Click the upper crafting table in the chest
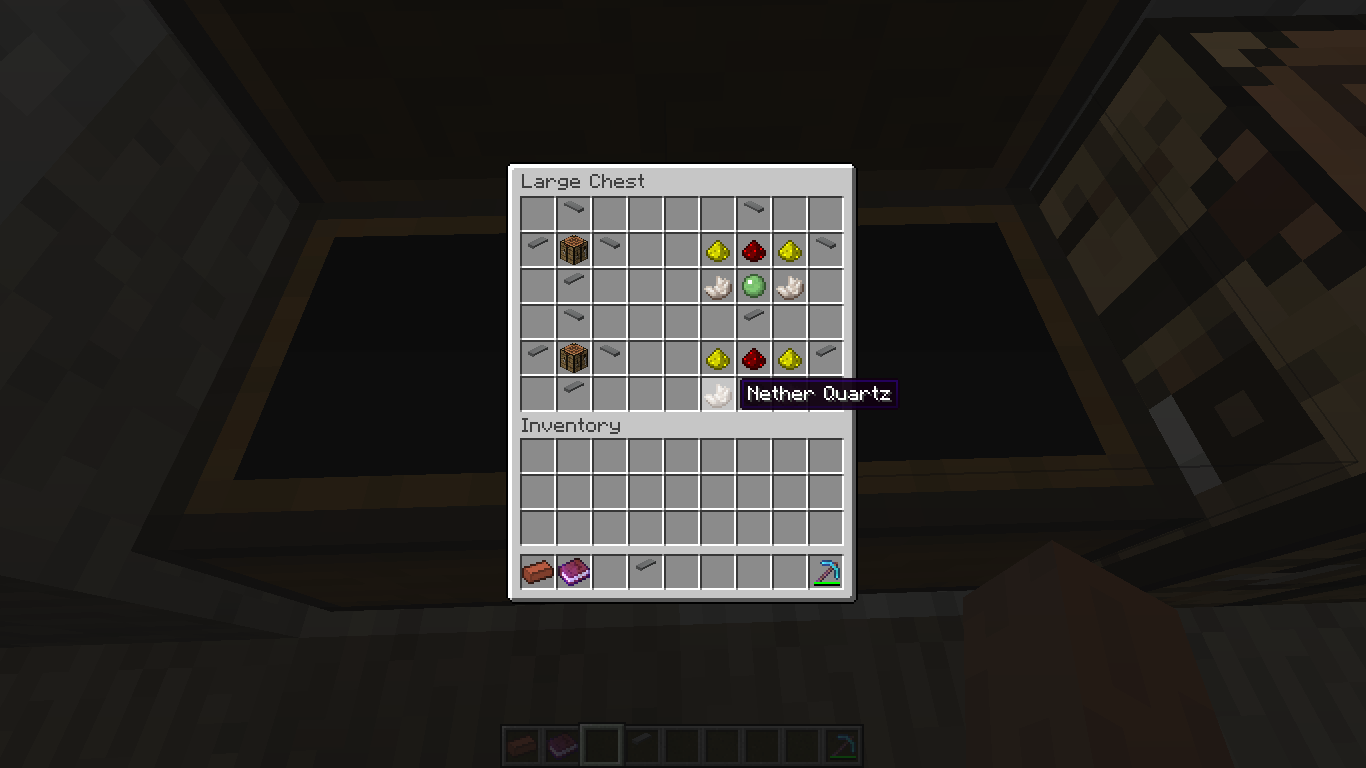This screenshot has width=1366, height=768. (573, 250)
